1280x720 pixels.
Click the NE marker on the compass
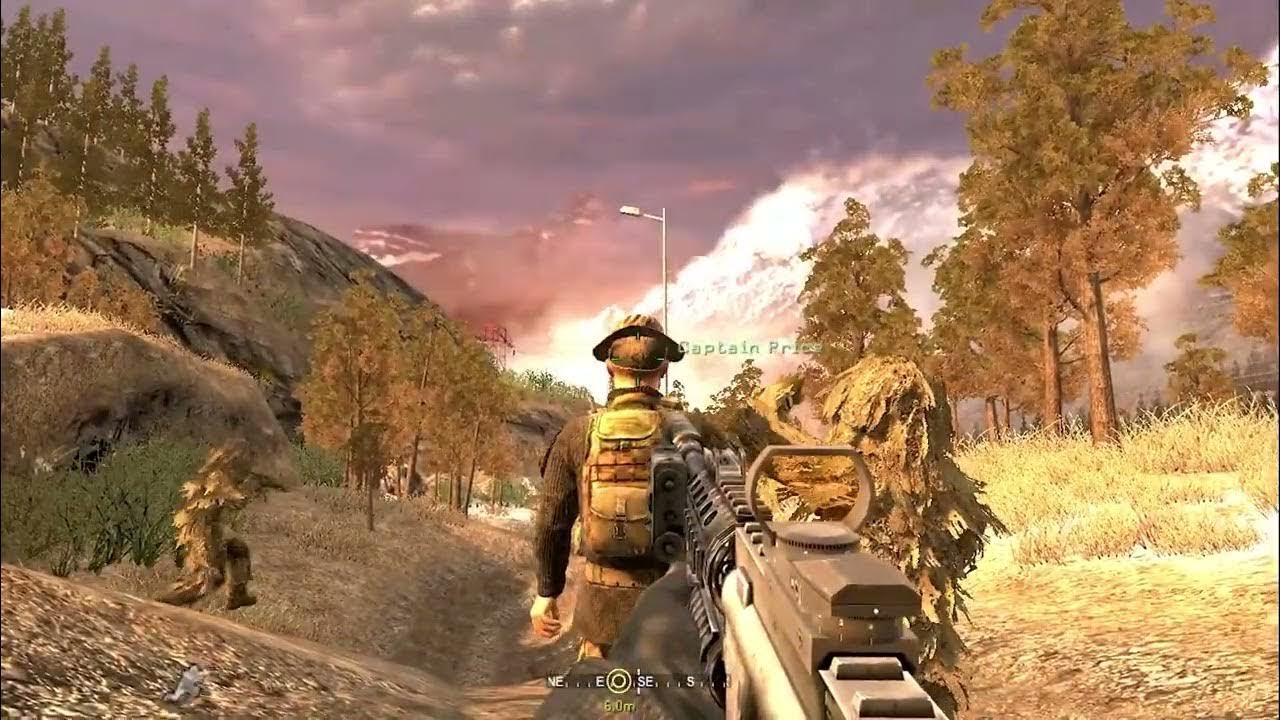click(557, 681)
